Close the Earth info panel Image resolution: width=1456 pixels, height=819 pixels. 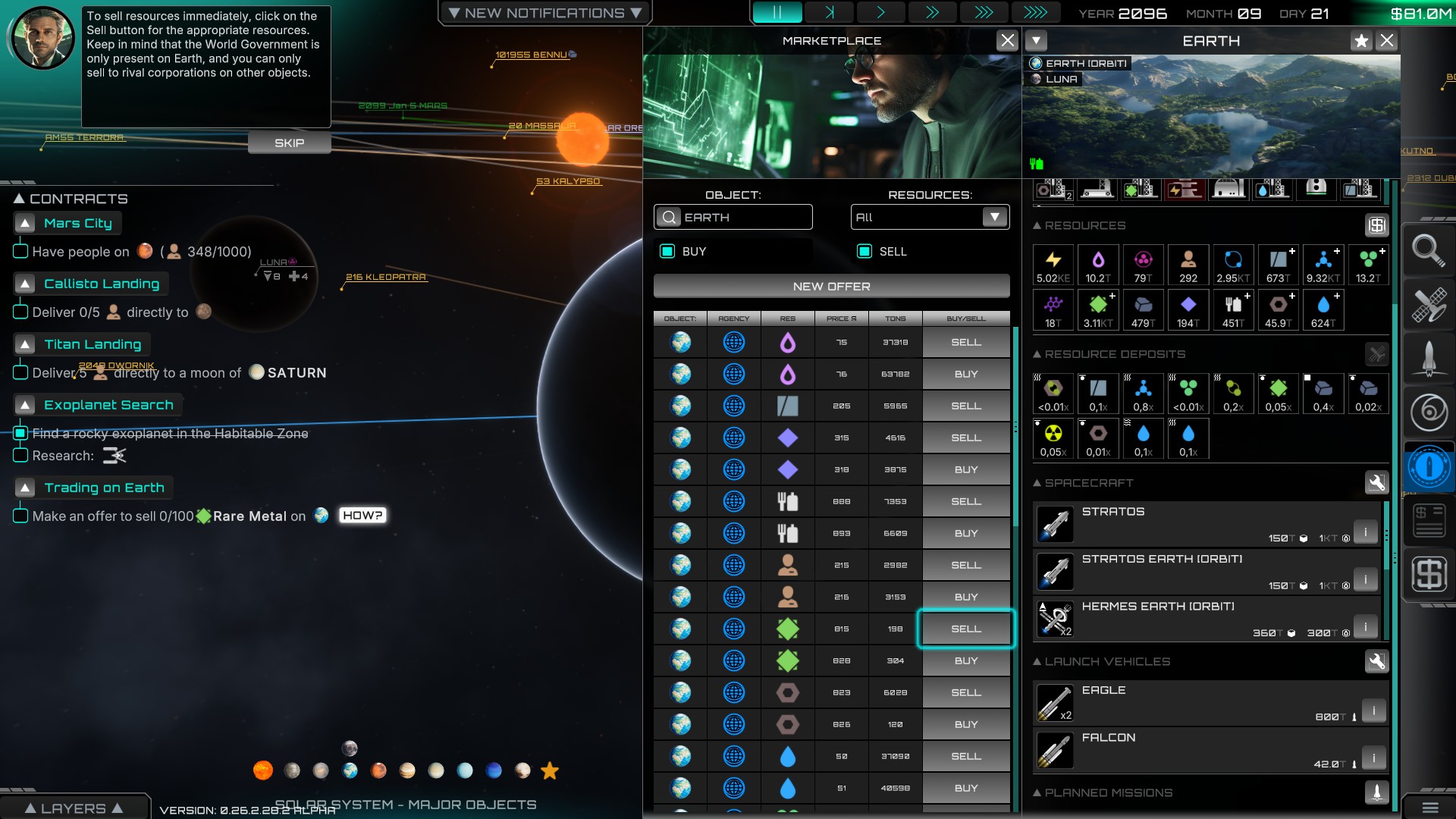click(1387, 41)
